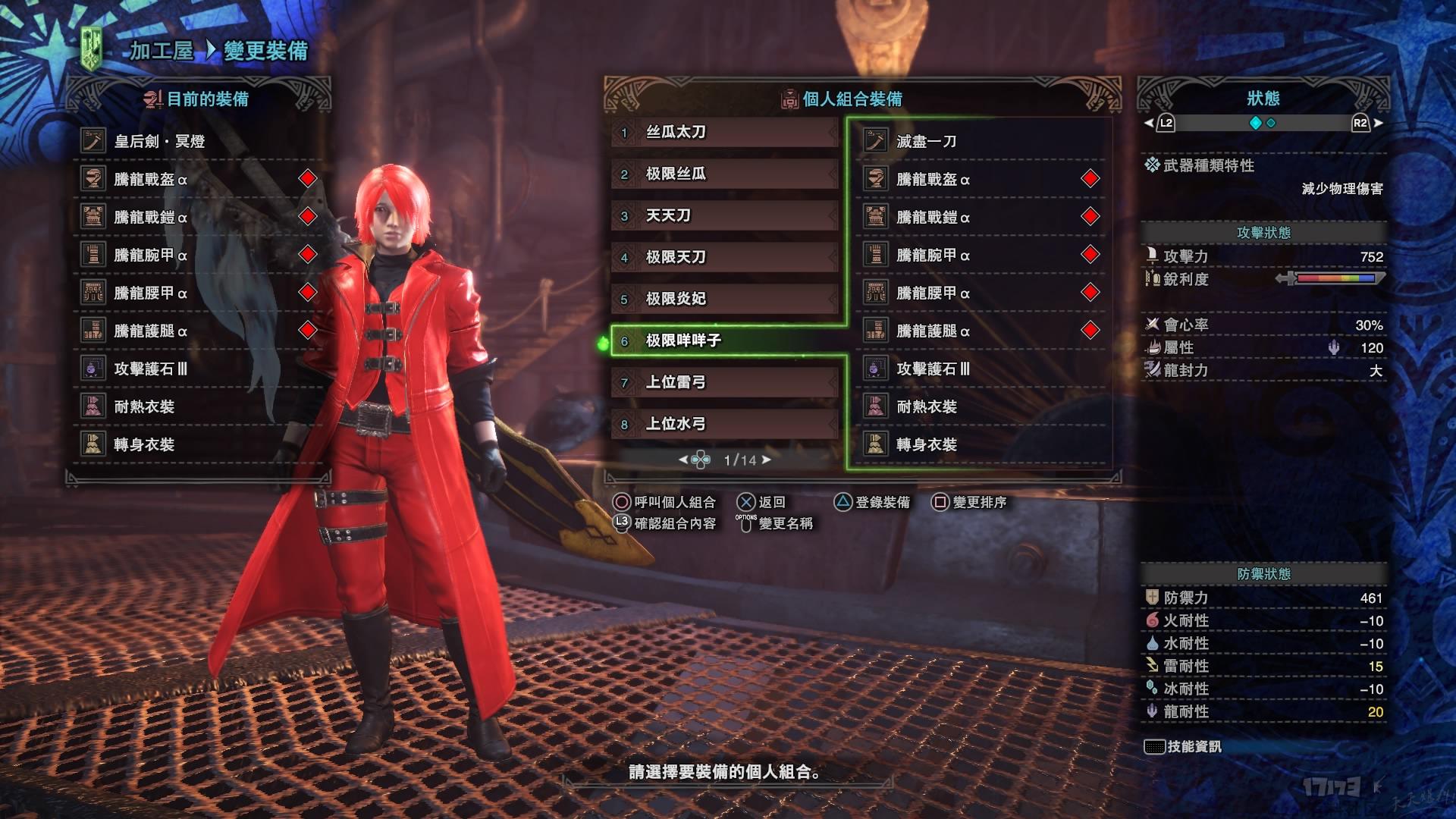Image resolution: width=1456 pixels, height=819 pixels.
Task: Choose loadout 8 上位水弓
Action: click(724, 425)
